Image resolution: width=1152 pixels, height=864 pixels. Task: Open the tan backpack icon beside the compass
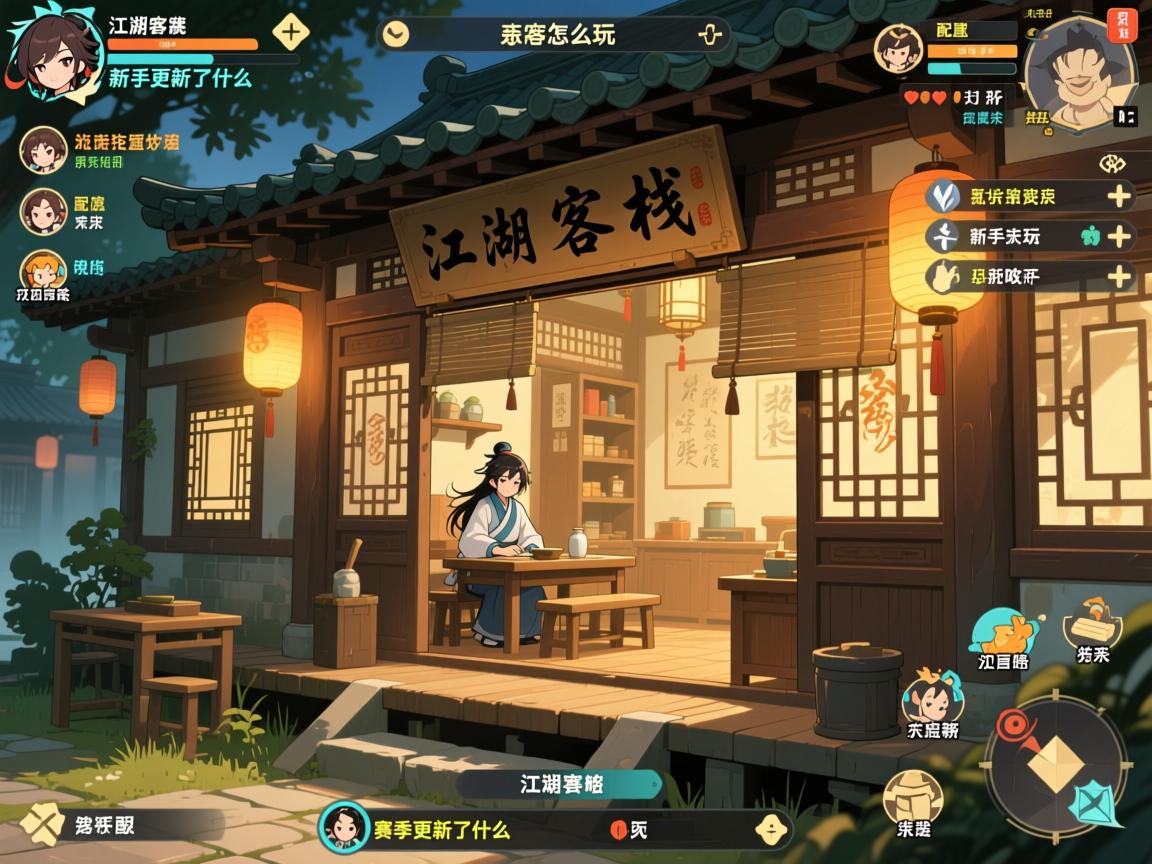click(x=913, y=800)
